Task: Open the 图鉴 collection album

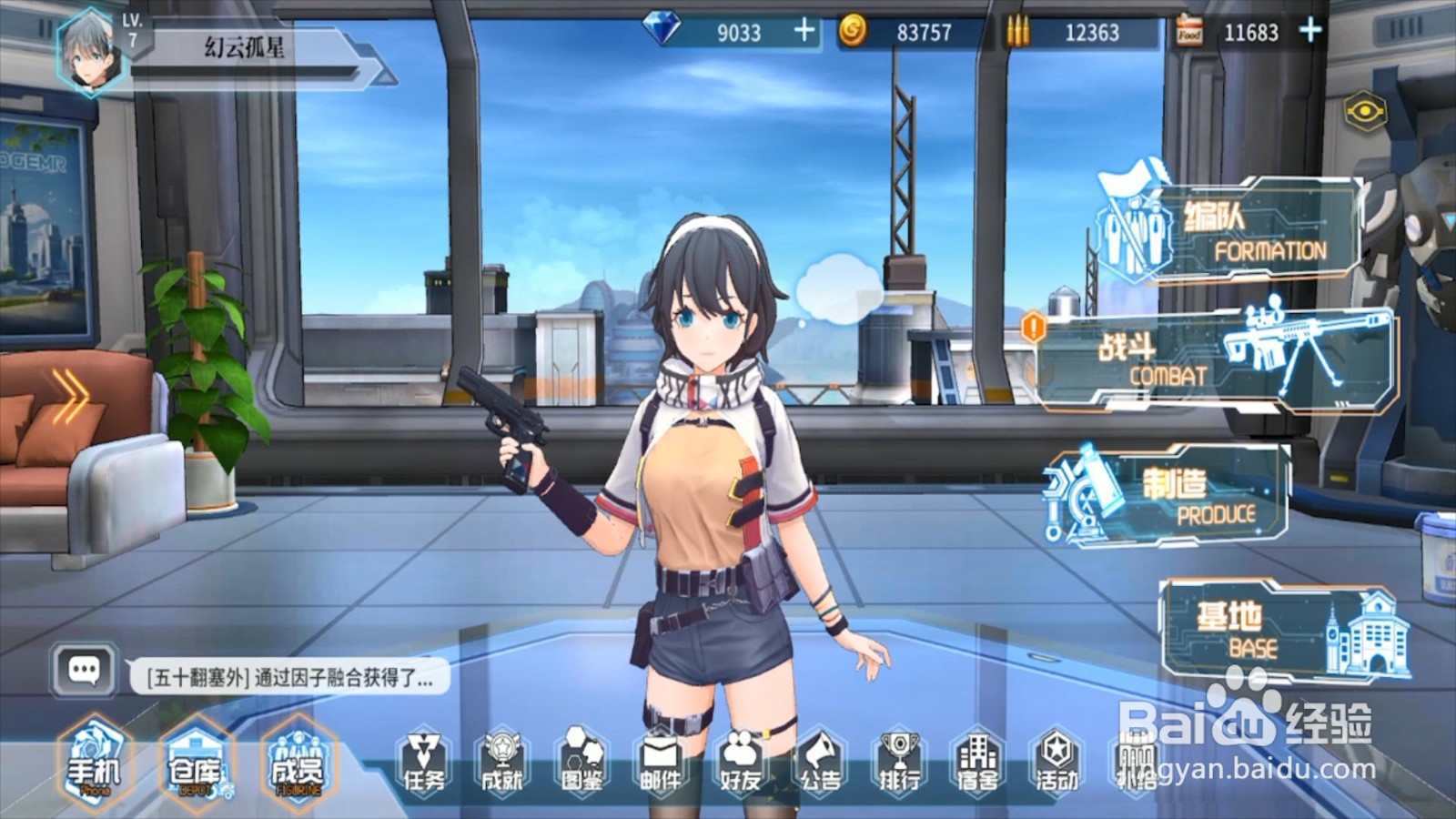Action: point(581,764)
